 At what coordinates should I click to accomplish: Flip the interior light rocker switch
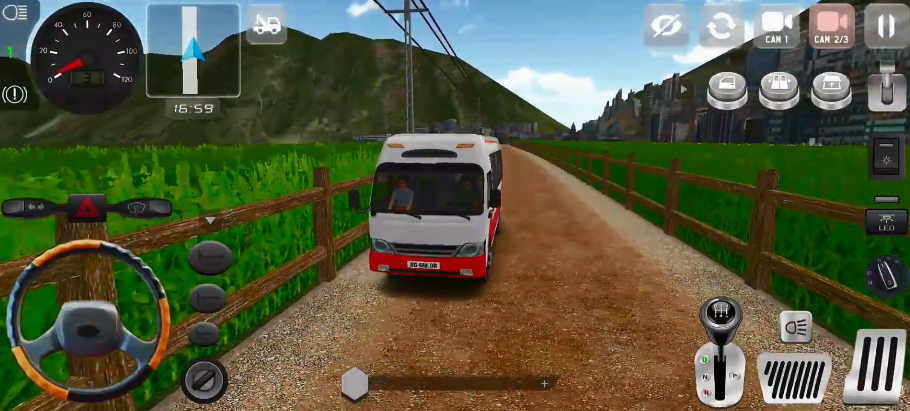click(886, 159)
